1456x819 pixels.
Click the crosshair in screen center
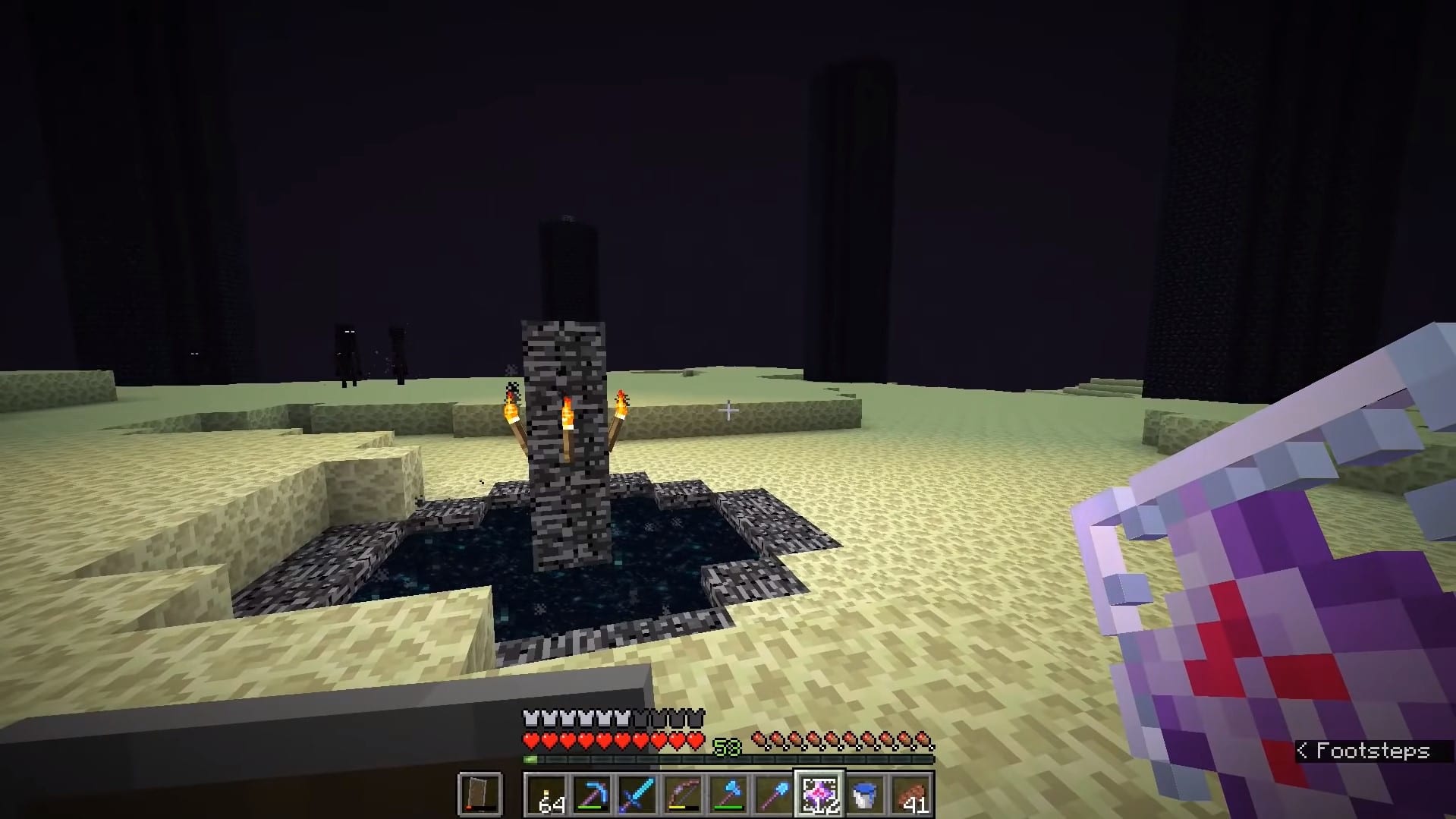pos(728,410)
